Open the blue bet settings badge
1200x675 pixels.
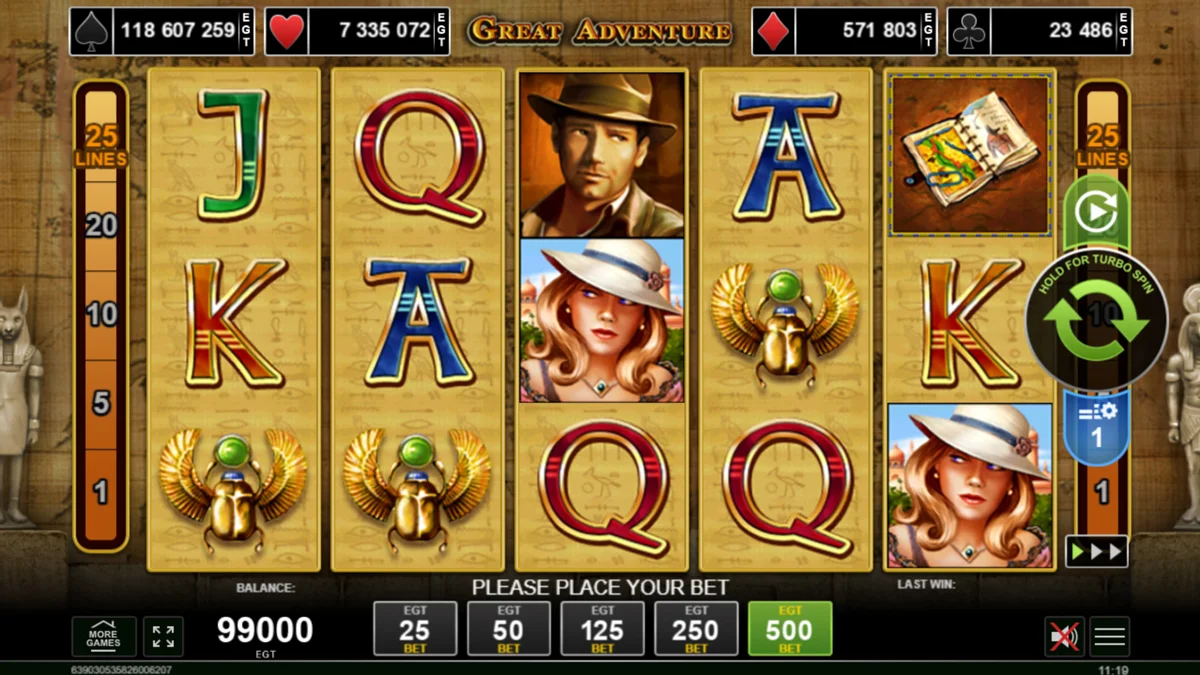tap(1096, 428)
